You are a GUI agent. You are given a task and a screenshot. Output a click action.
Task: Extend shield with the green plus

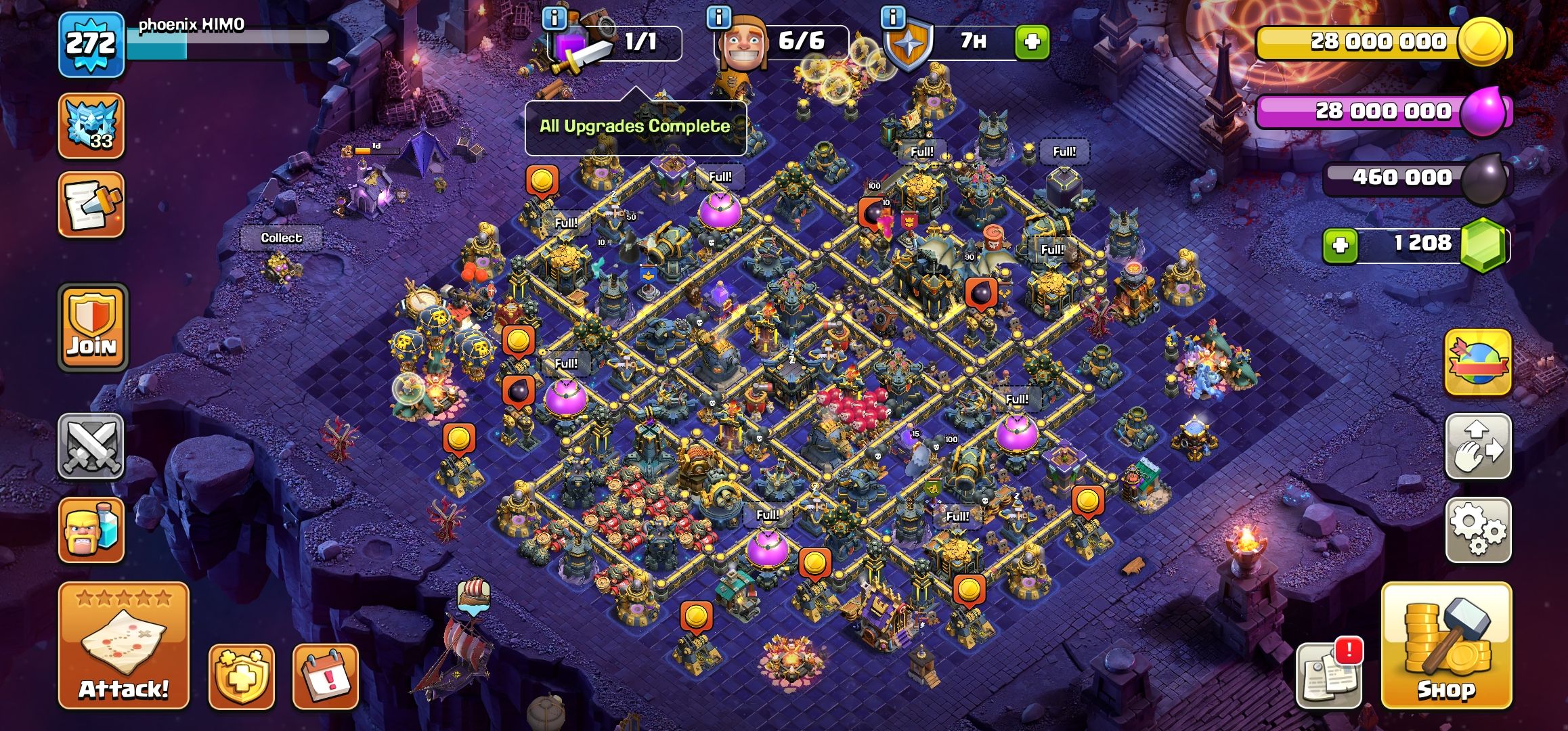click(x=1032, y=43)
